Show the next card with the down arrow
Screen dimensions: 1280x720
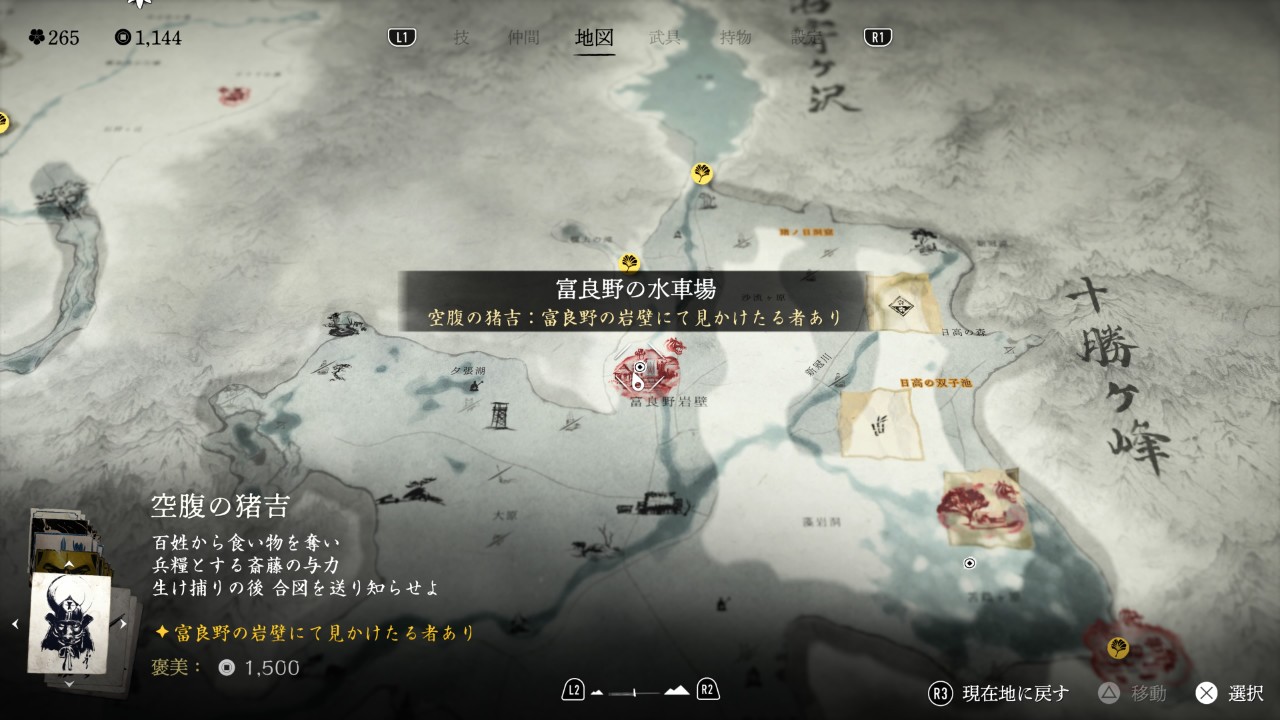[x=69, y=684]
